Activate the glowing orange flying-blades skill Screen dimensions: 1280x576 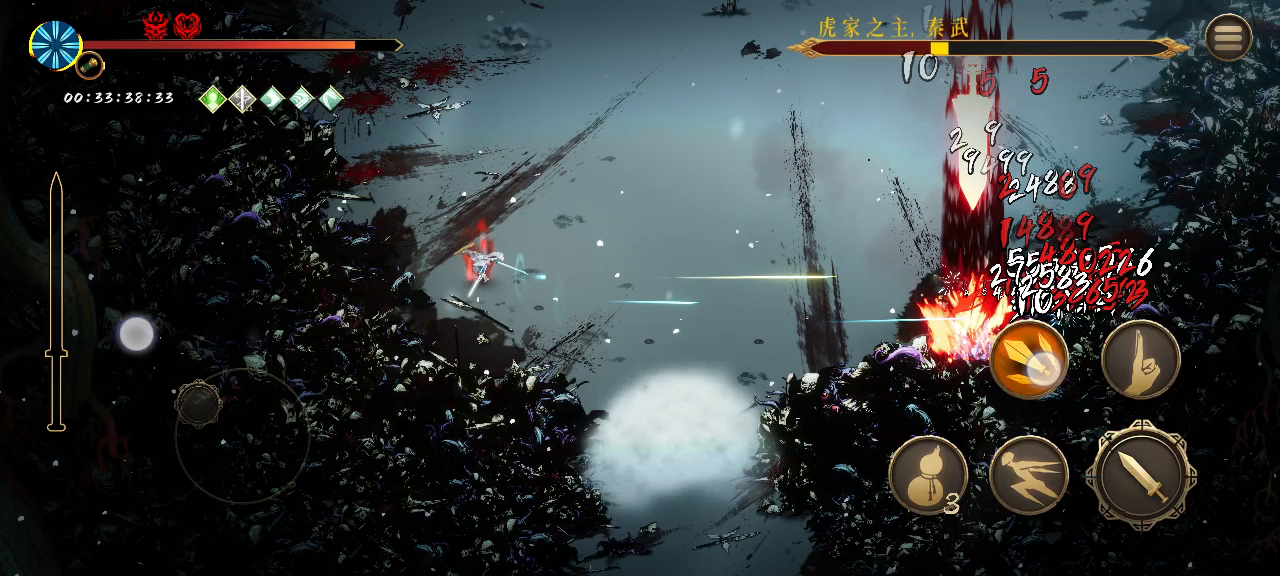point(1029,360)
